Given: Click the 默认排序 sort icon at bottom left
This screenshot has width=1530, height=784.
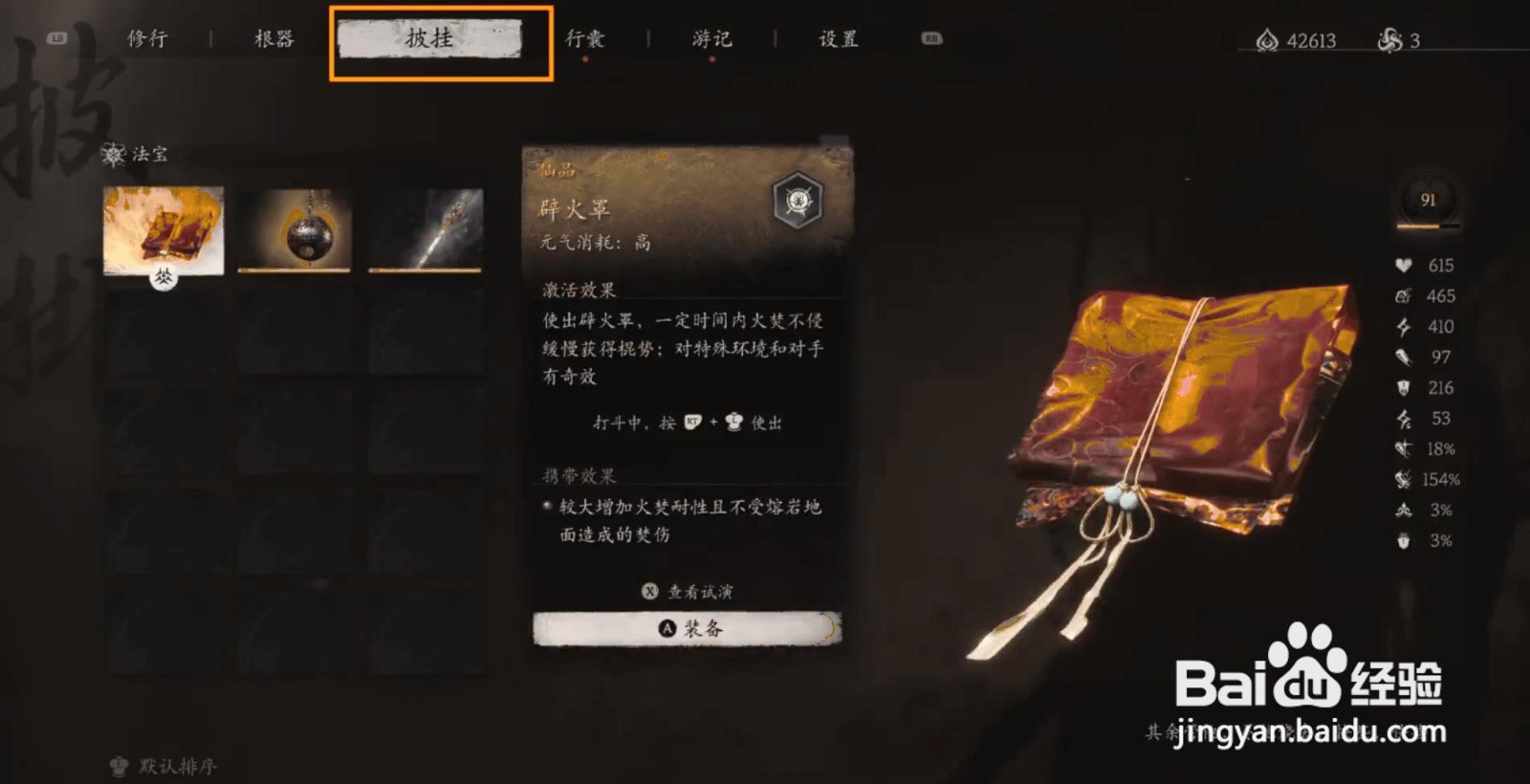Looking at the screenshot, I should 117,764.
